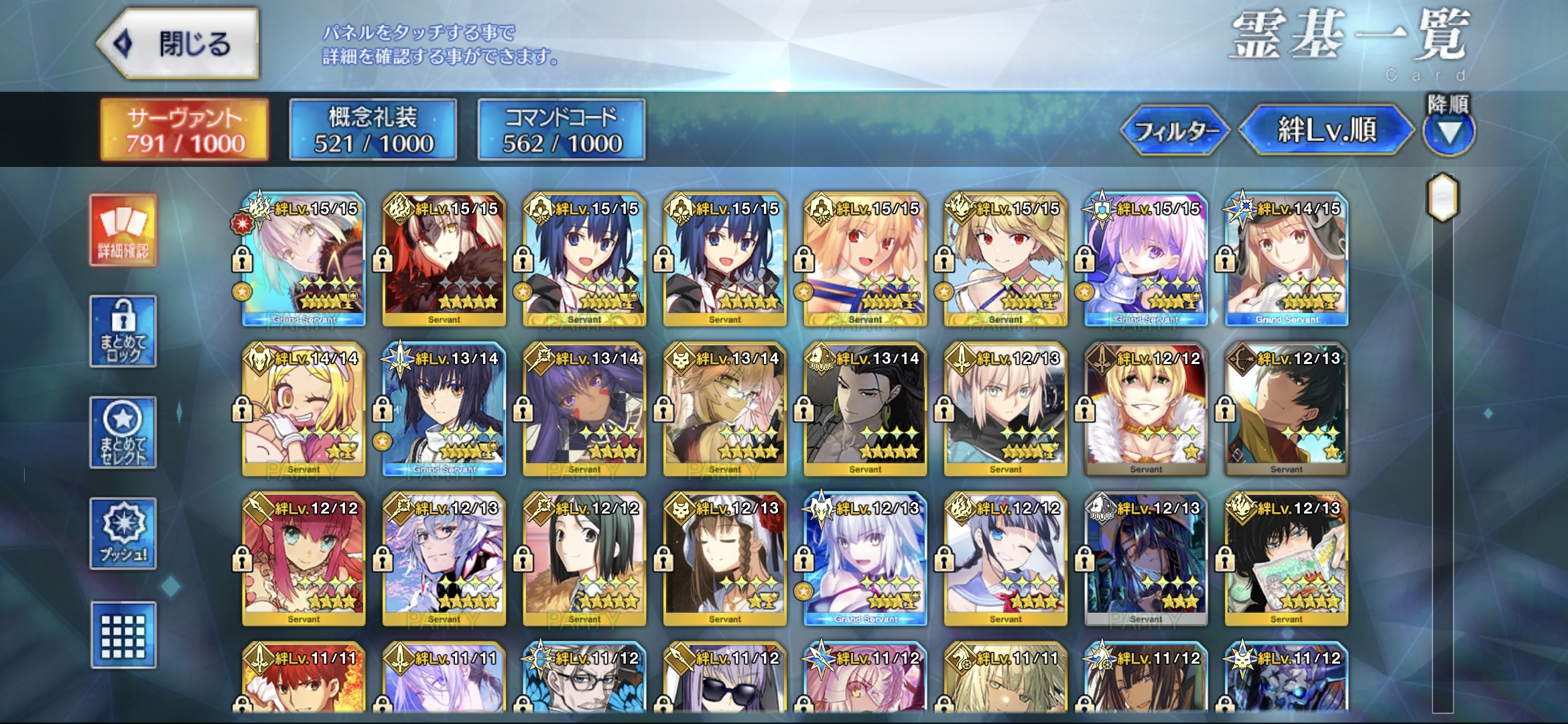
Task: Select the red-haired 絆Lv.12/12 lancer girl card
Action: pos(304,560)
